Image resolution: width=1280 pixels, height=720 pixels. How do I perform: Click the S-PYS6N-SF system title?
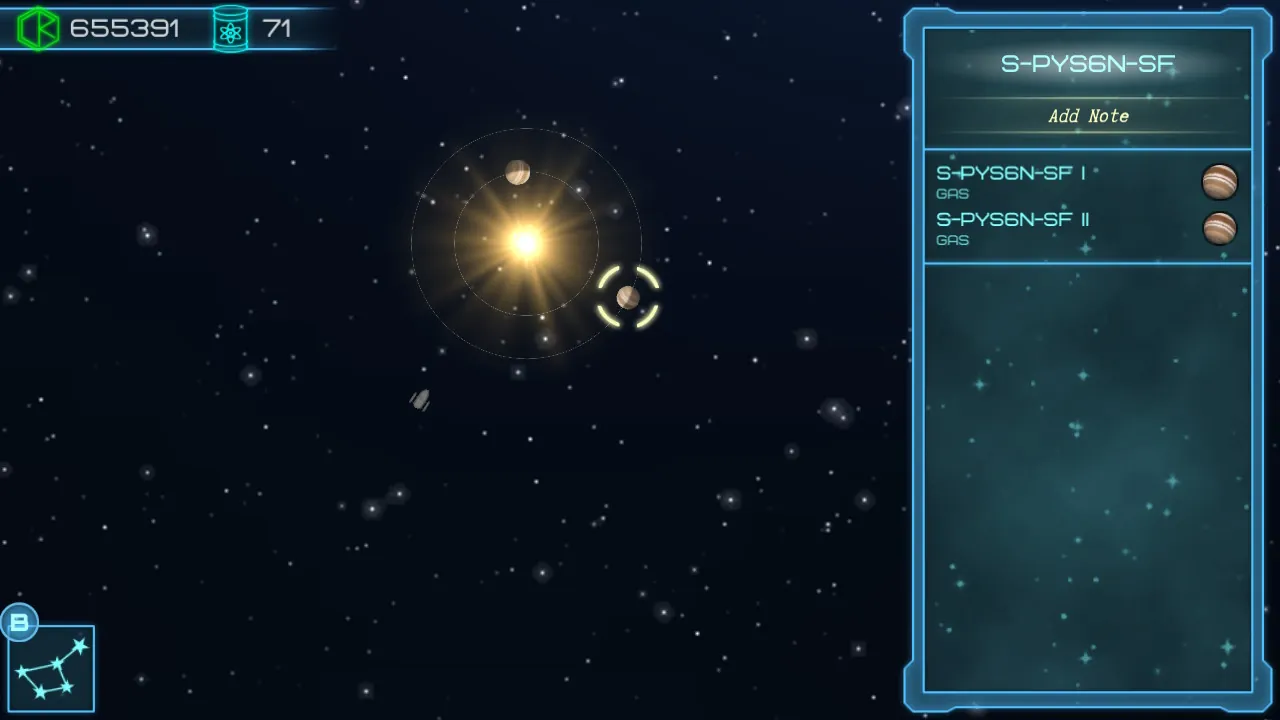point(1088,62)
